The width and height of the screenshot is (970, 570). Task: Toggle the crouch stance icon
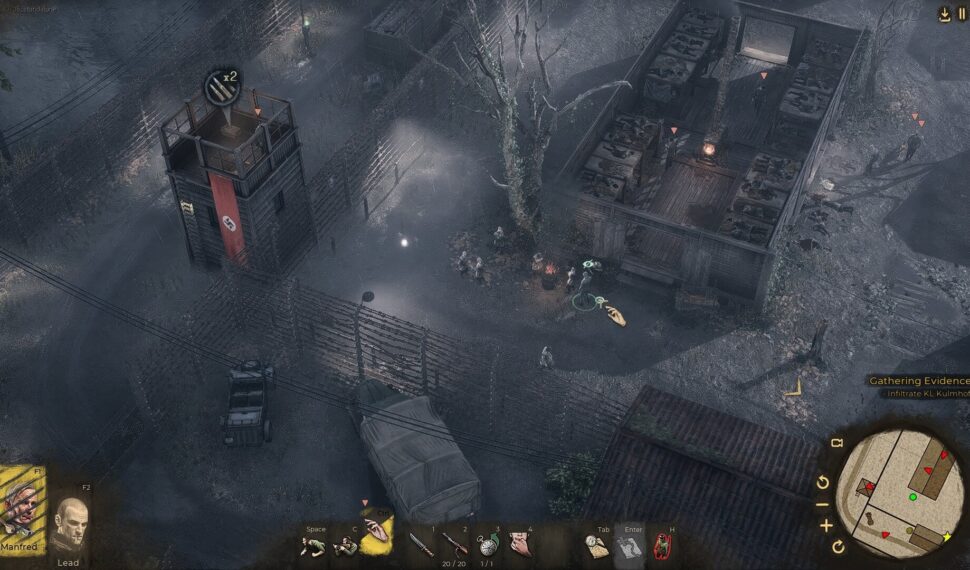pyautogui.click(x=345, y=545)
